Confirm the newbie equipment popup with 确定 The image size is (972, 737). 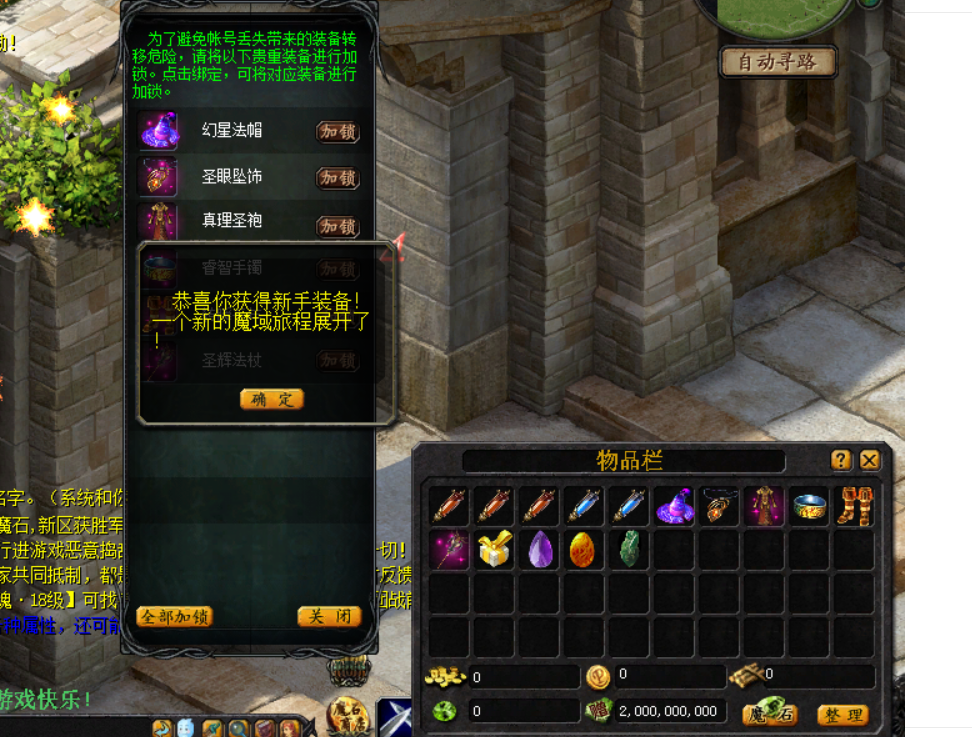271,399
